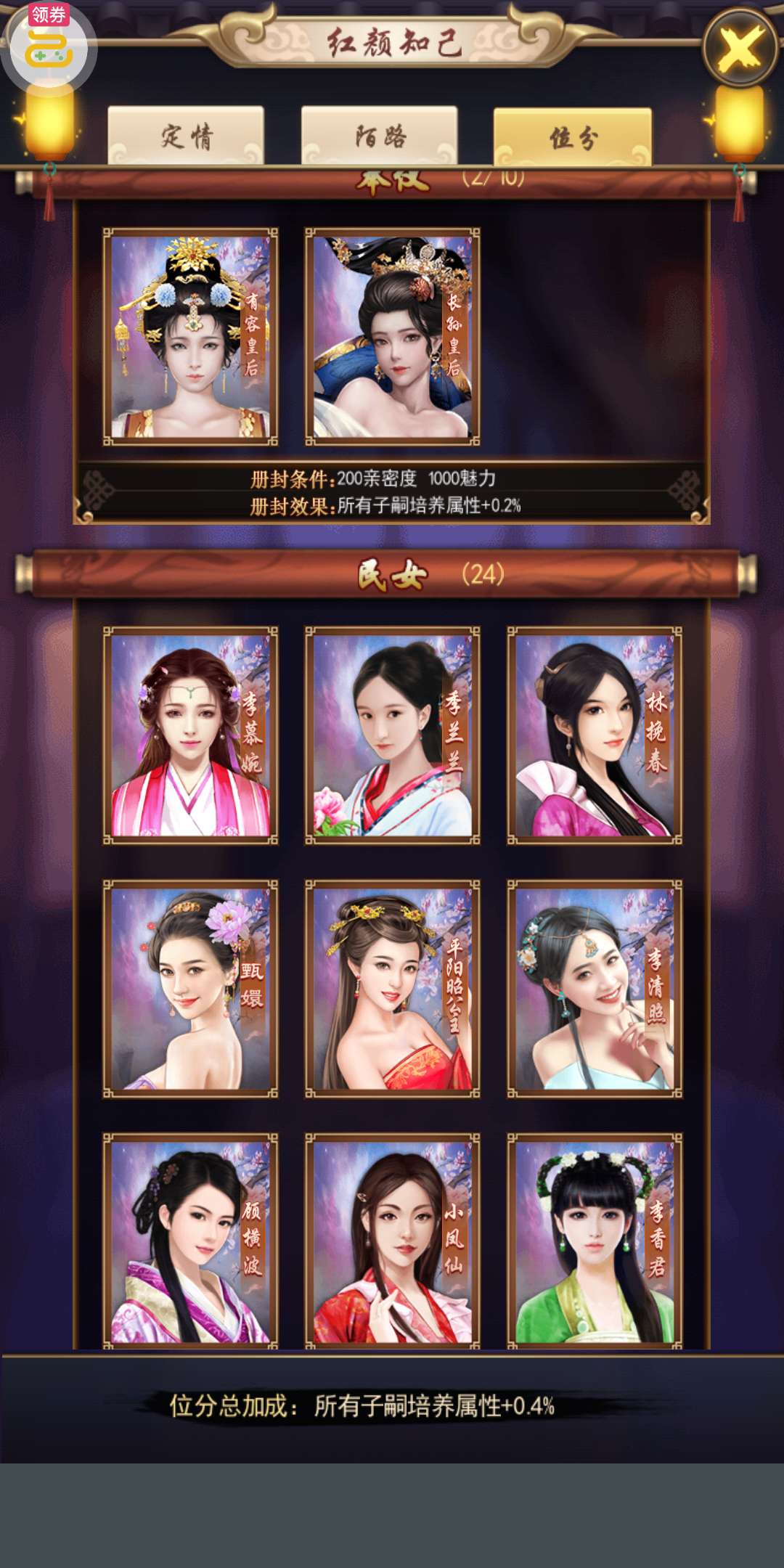Tap the 领券 coupon overlay icon
This screenshot has width=784, height=1568.
coord(49,45)
